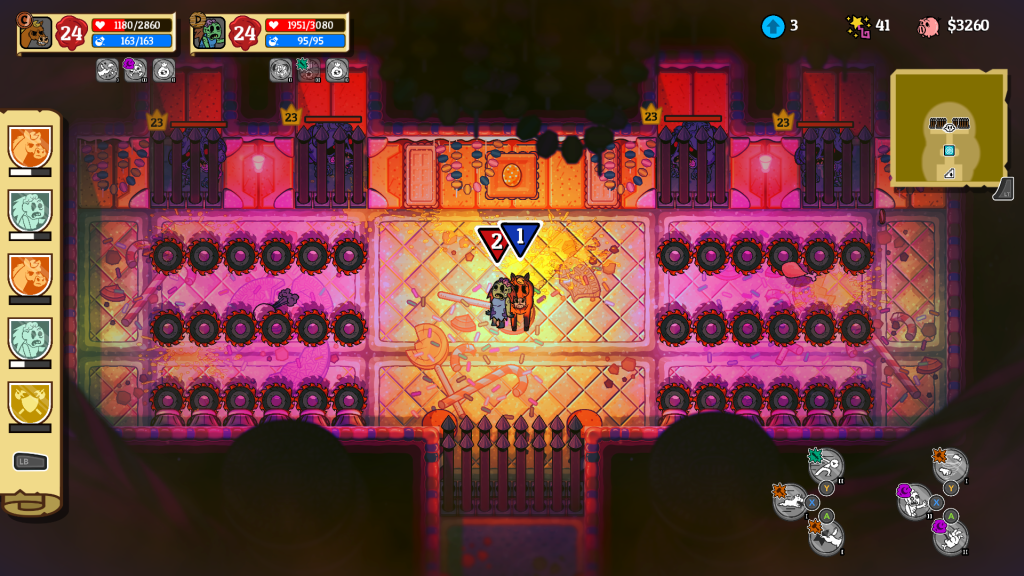Open the dungeon minimap
The width and height of the screenshot is (1024, 576).
[x=947, y=127]
